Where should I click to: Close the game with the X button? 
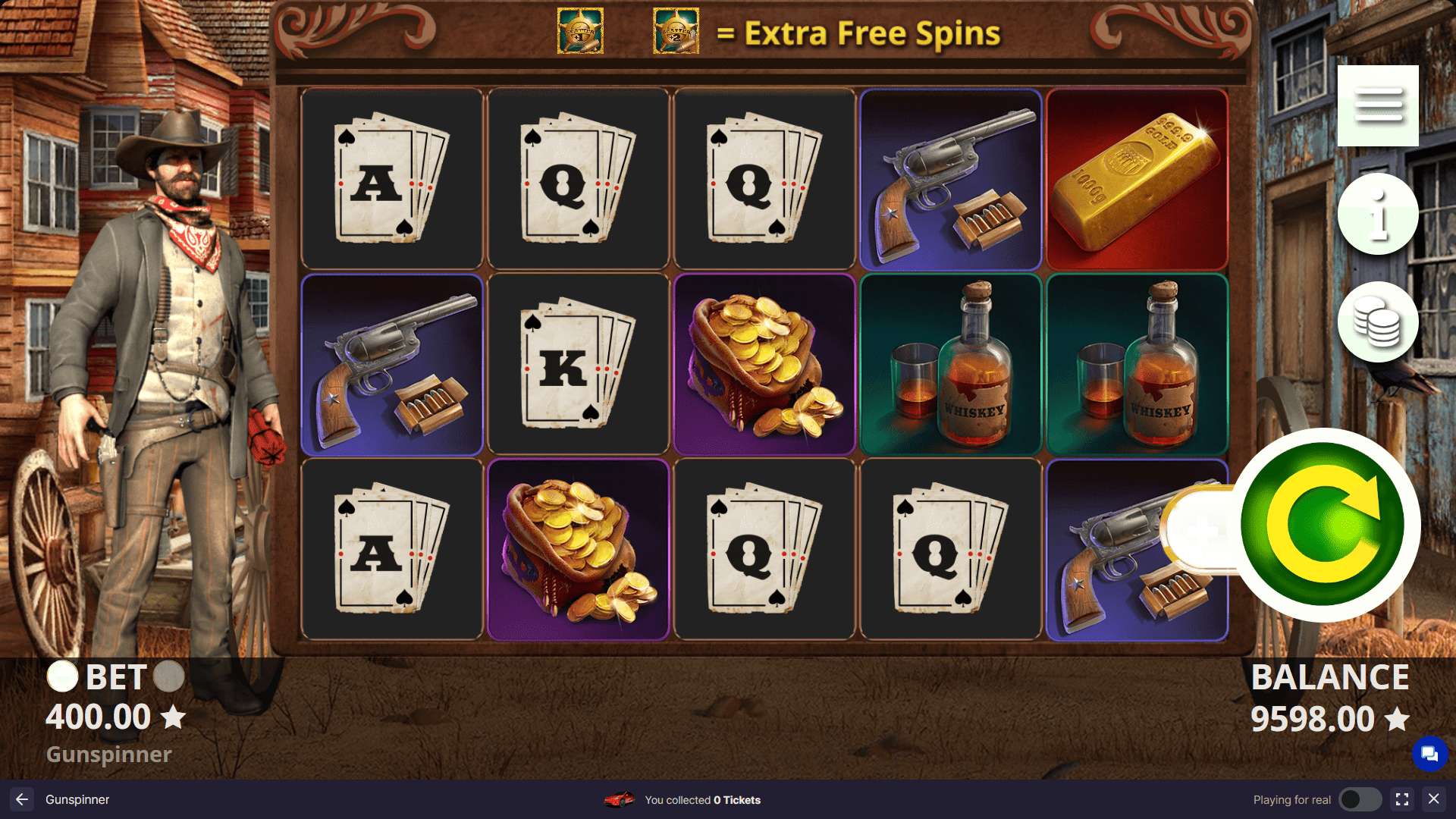click(1436, 799)
